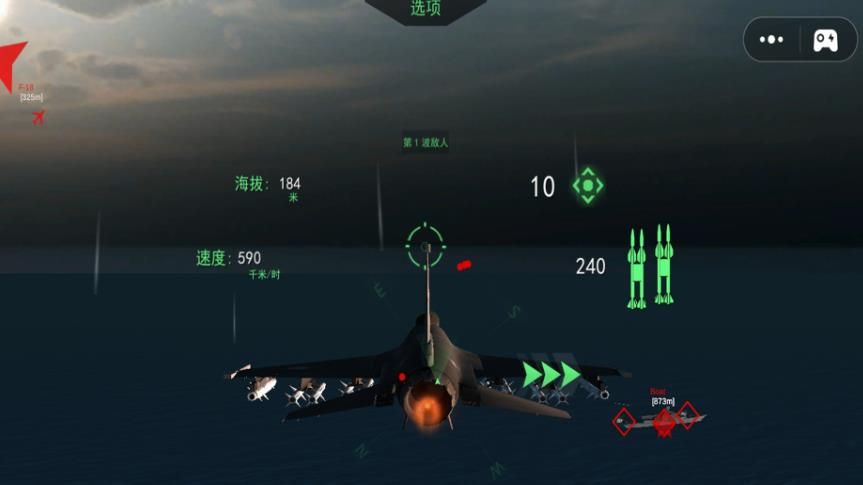Open the three-dot more menu

pos(771,40)
